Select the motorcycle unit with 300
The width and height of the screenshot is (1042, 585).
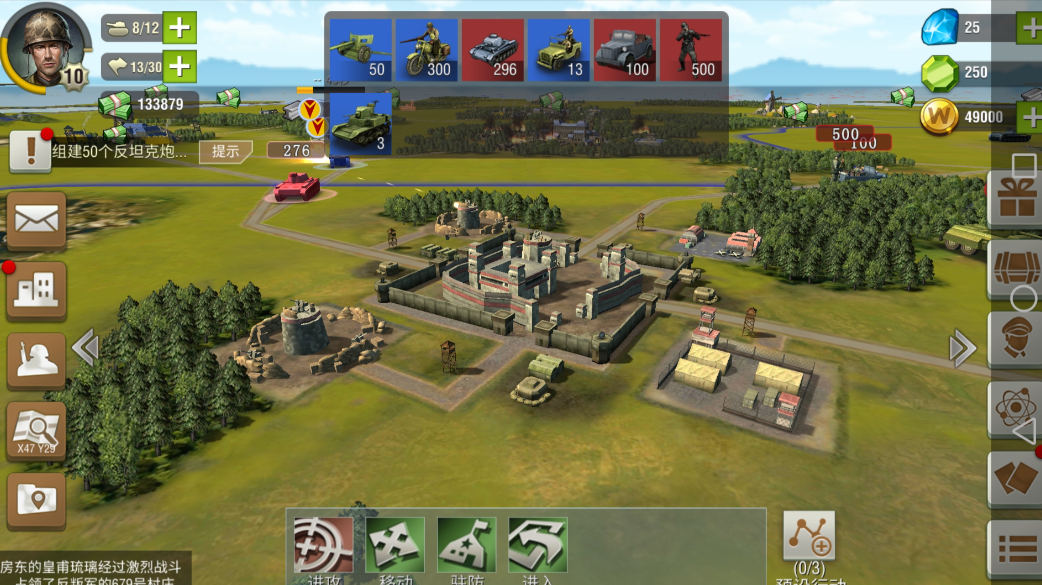coord(426,50)
